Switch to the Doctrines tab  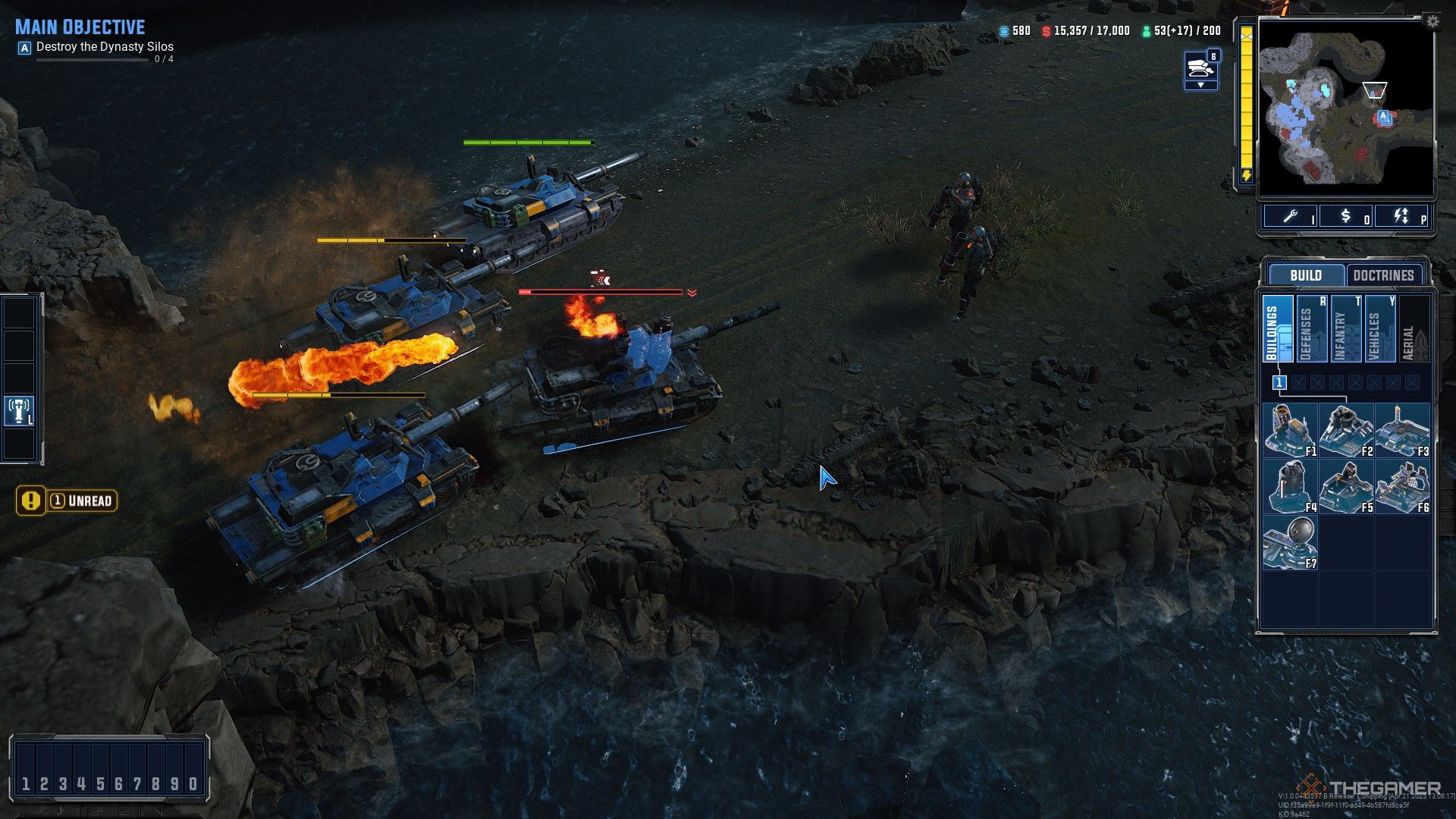point(1383,275)
